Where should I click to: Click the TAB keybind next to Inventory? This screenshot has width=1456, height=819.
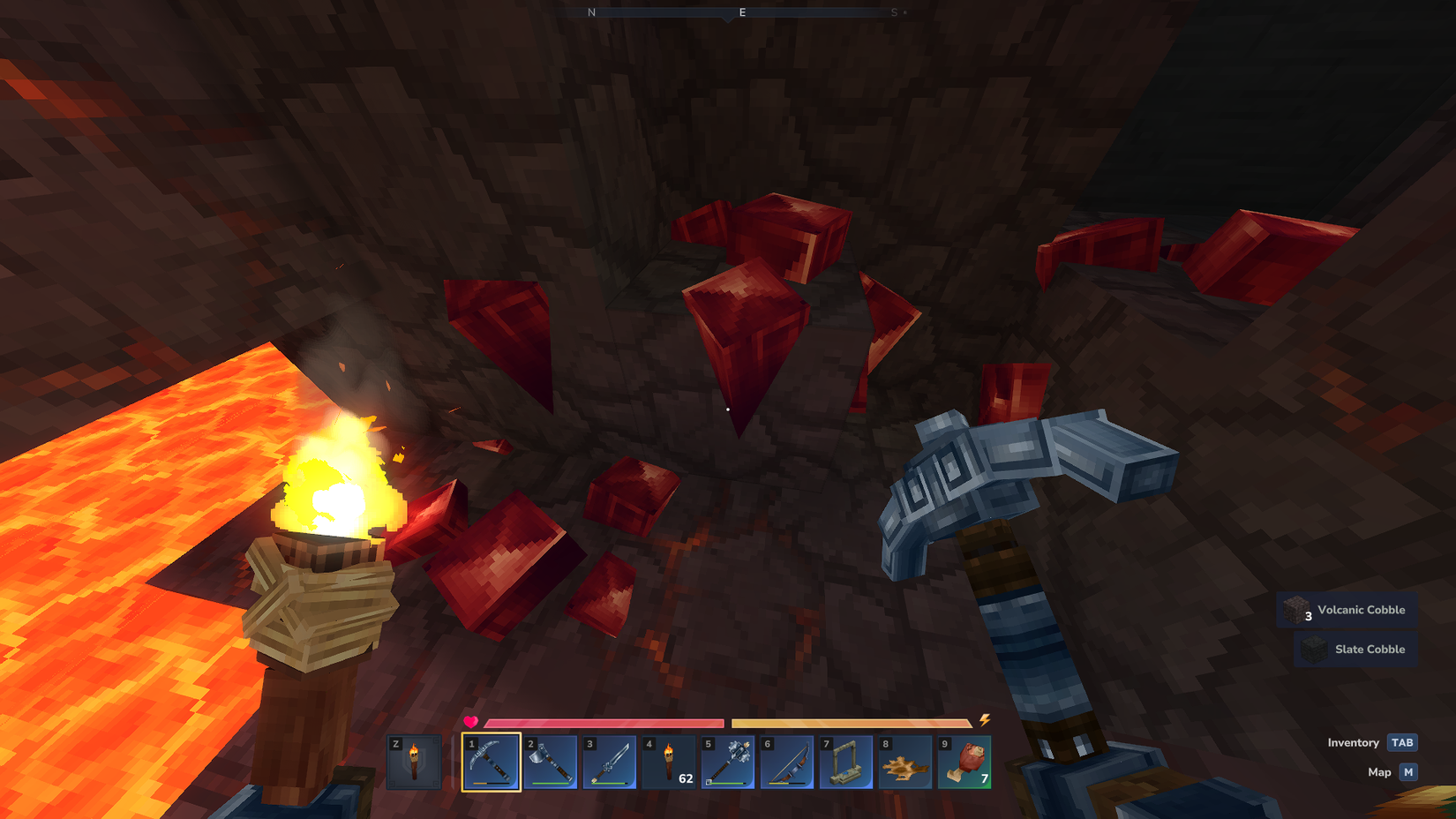click(1401, 743)
